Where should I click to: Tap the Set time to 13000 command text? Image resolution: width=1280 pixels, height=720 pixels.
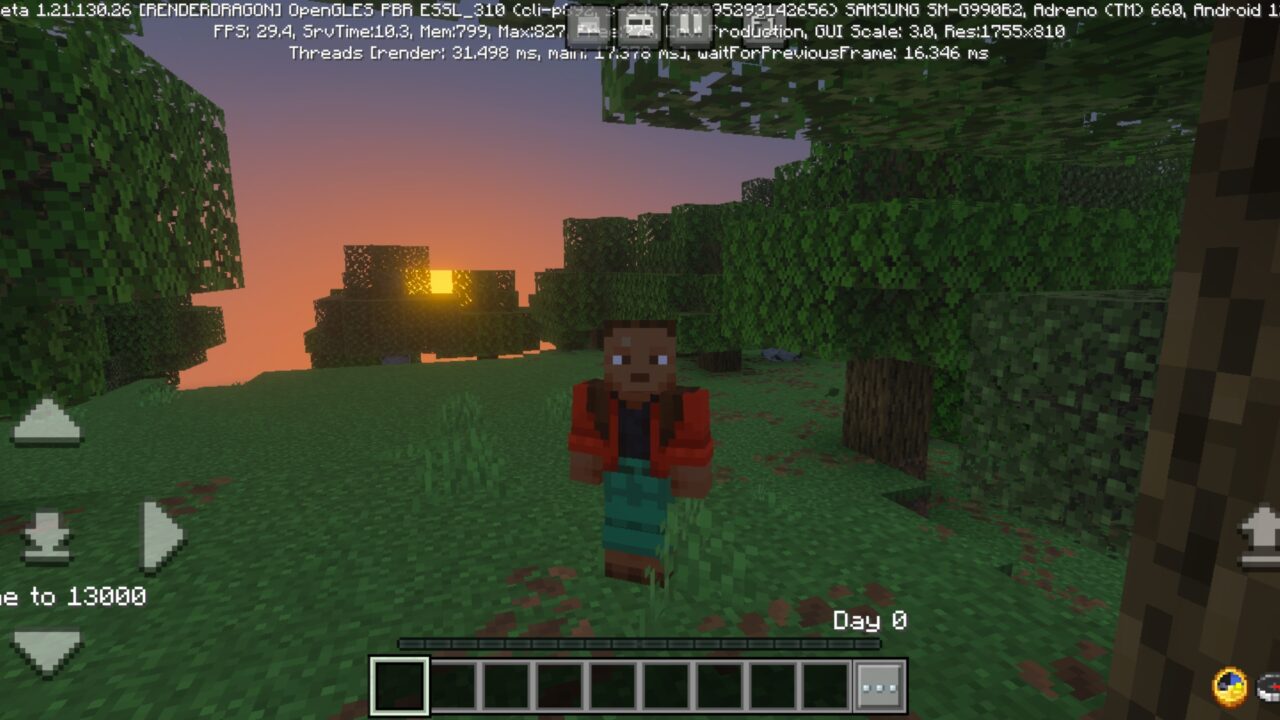(70, 597)
